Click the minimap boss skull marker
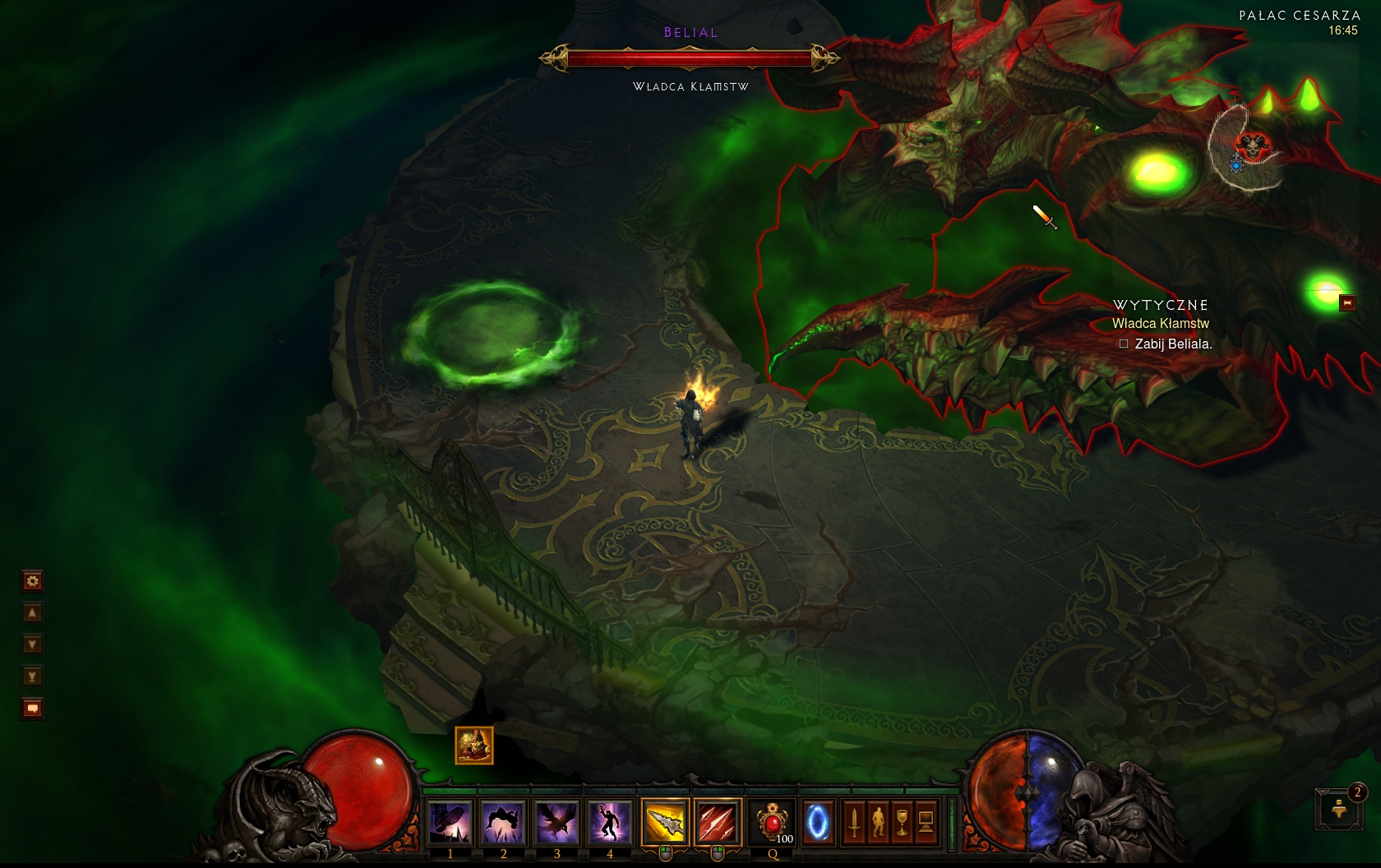Viewport: 1381px width, 868px height. [x=1253, y=146]
